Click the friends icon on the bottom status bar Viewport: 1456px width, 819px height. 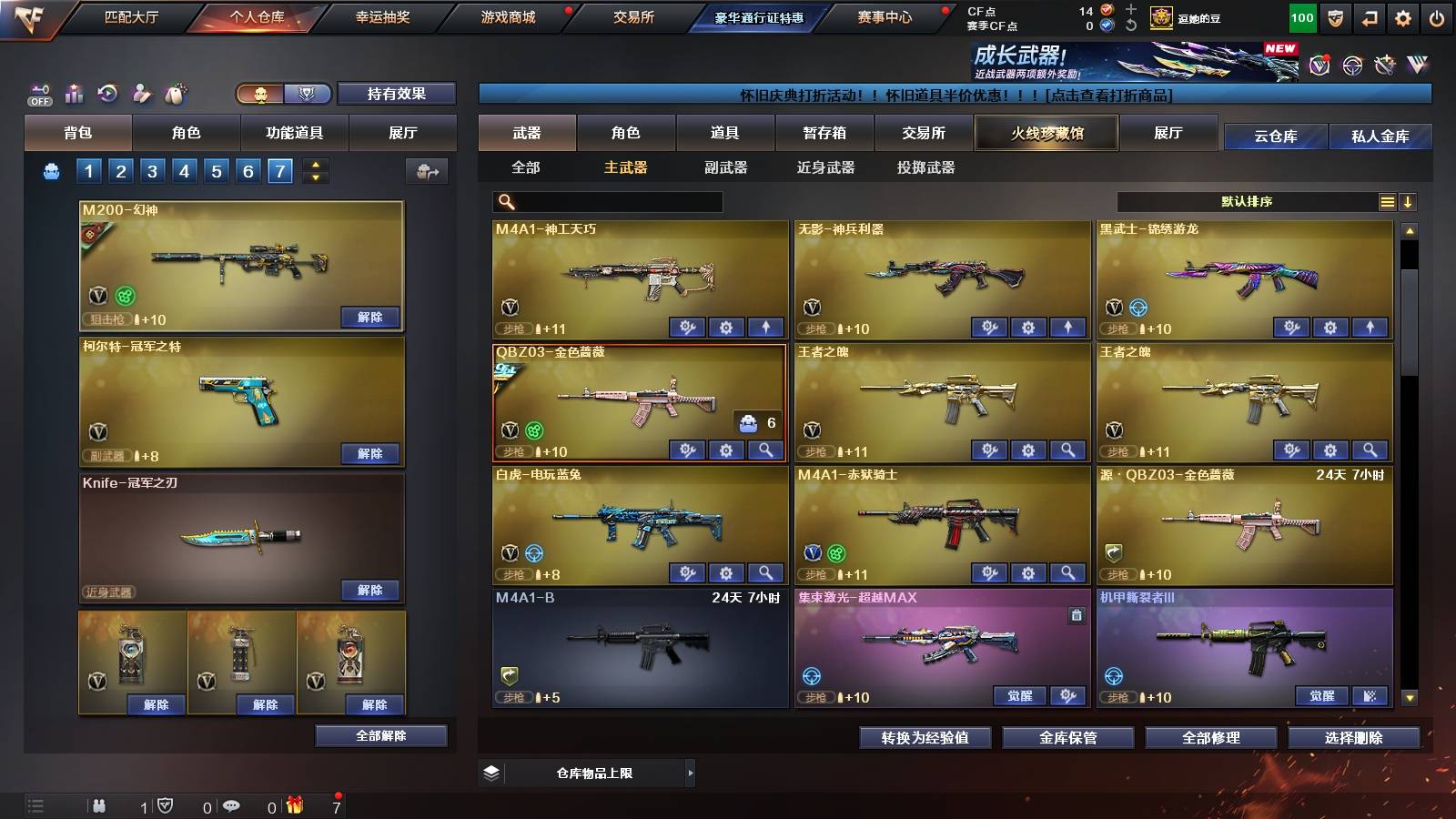click(x=100, y=805)
